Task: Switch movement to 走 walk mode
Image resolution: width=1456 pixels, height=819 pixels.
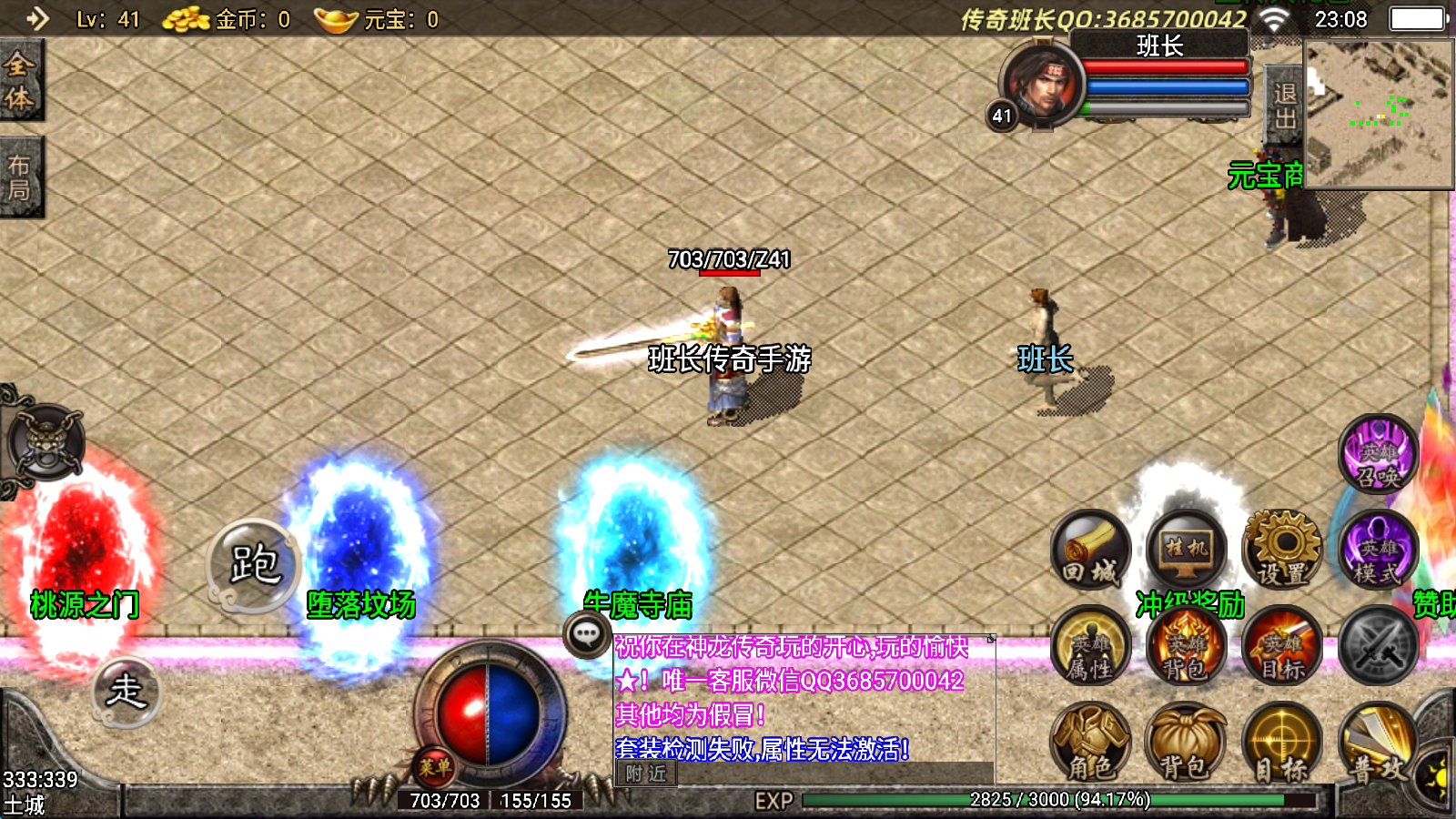Action: coord(126,691)
